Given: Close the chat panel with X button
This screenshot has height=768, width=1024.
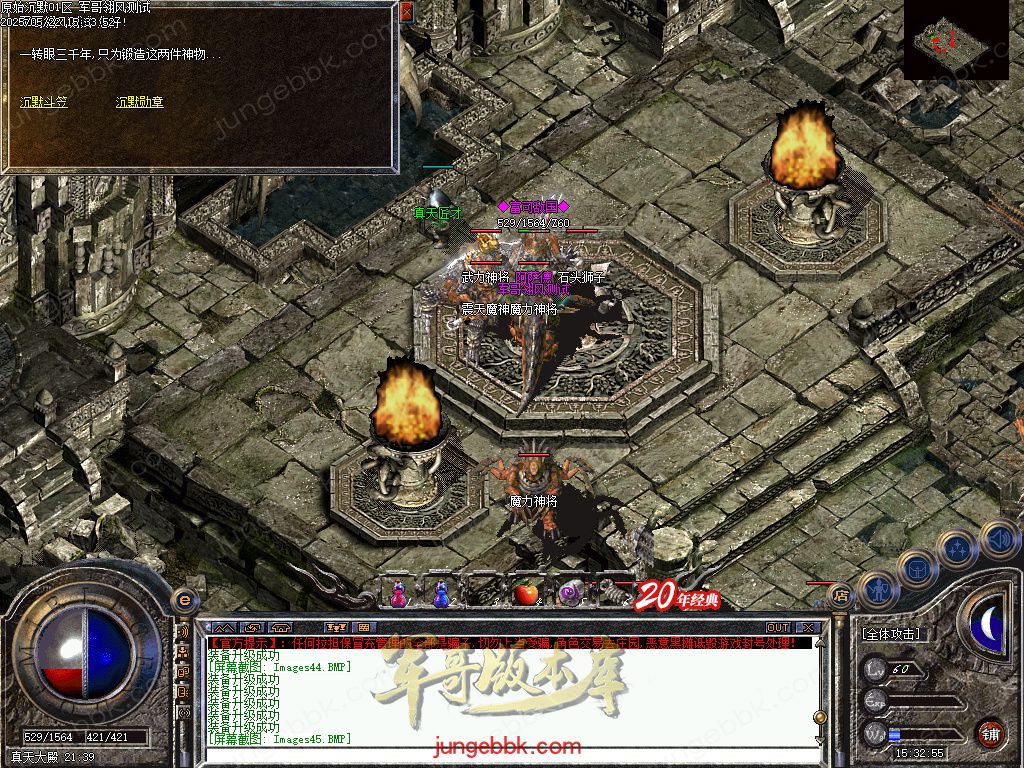Looking at the screenshot, I should click(x=808, y=627).
